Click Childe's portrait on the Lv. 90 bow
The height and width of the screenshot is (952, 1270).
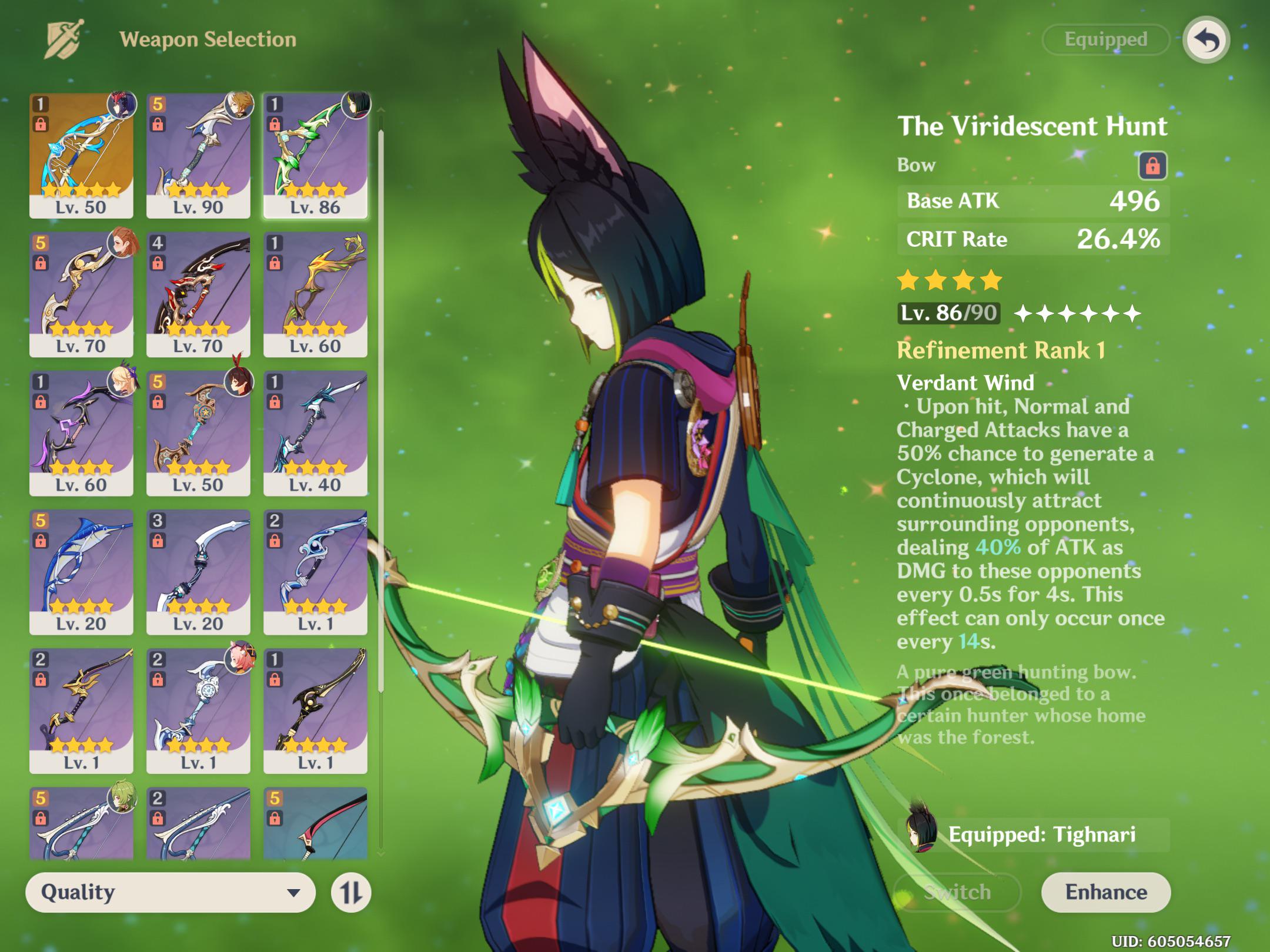[x=238, y=106]
